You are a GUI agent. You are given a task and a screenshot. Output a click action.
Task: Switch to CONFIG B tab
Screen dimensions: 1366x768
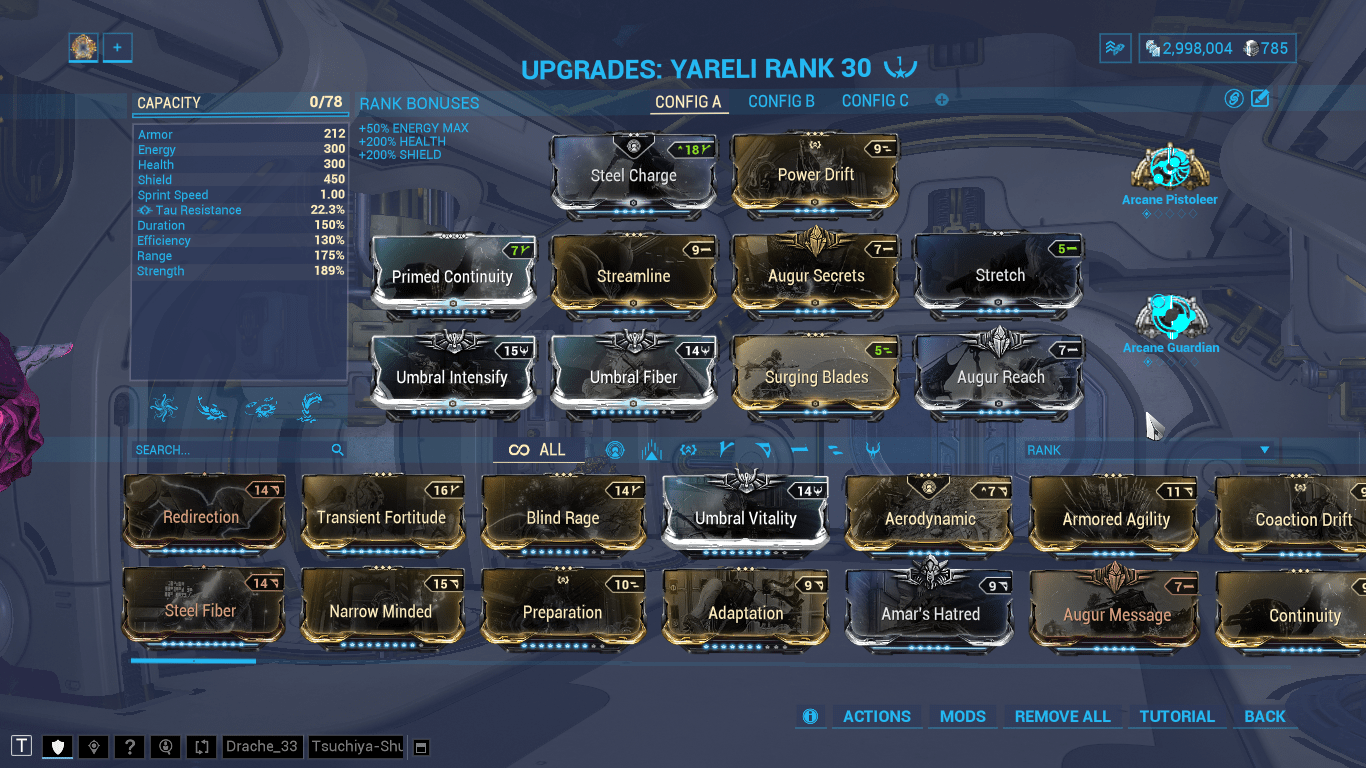point(780,100)
